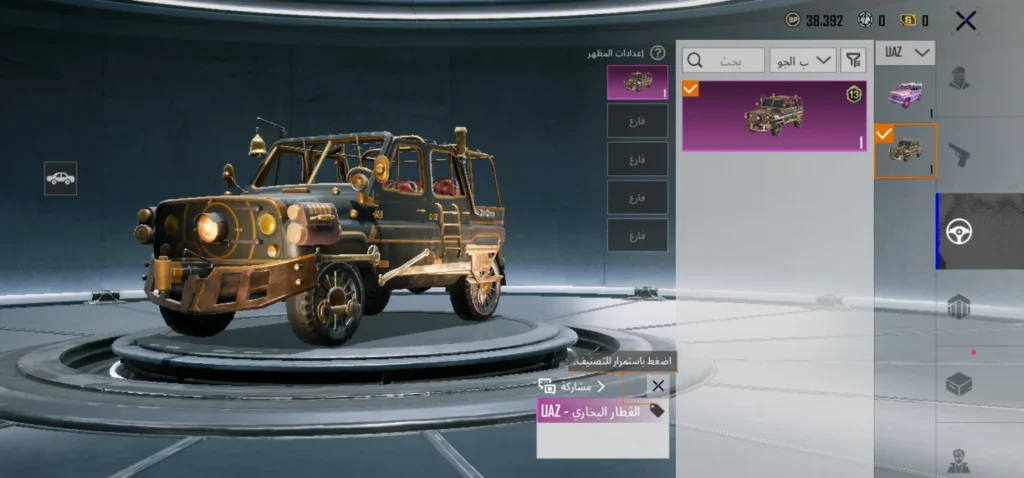Image resolution: width=1024 pixels, height=478 pixels.
Task: Show help for appearance settings
Action: tap(657, 53)
